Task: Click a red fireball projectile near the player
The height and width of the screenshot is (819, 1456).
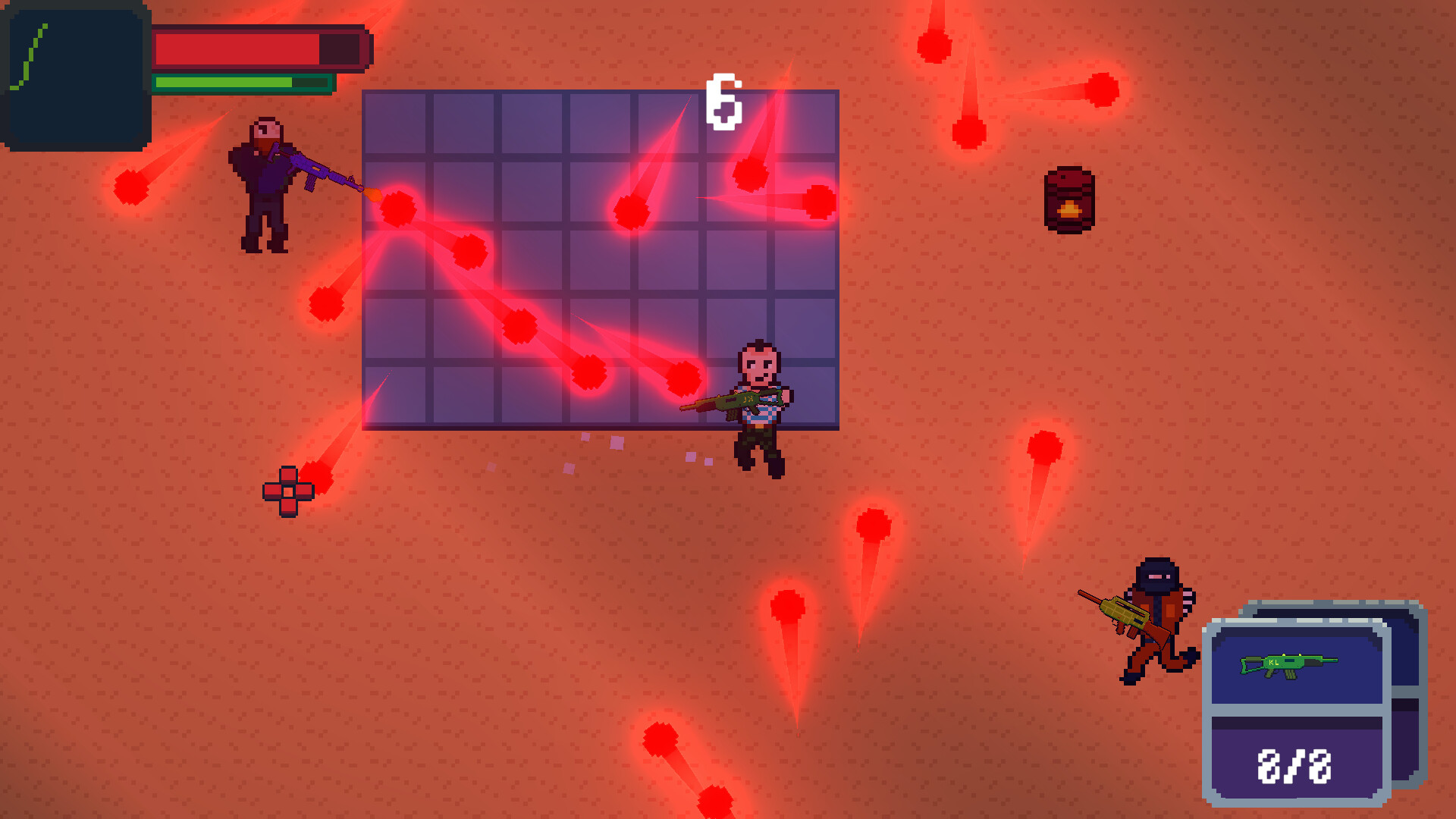Action: click(682, 377)
